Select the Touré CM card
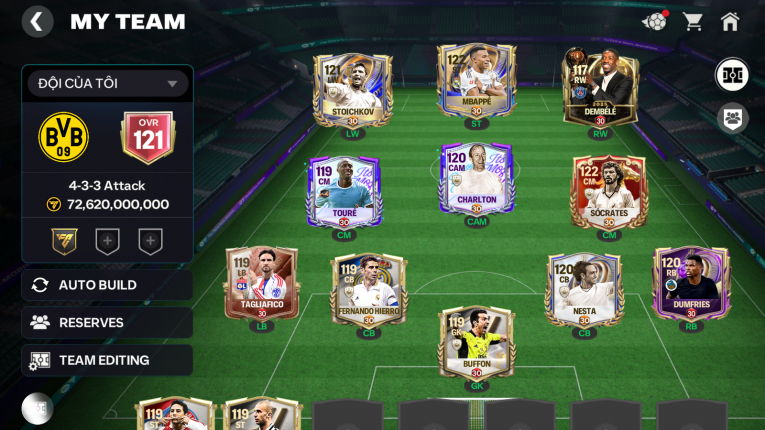 (344, 193)
